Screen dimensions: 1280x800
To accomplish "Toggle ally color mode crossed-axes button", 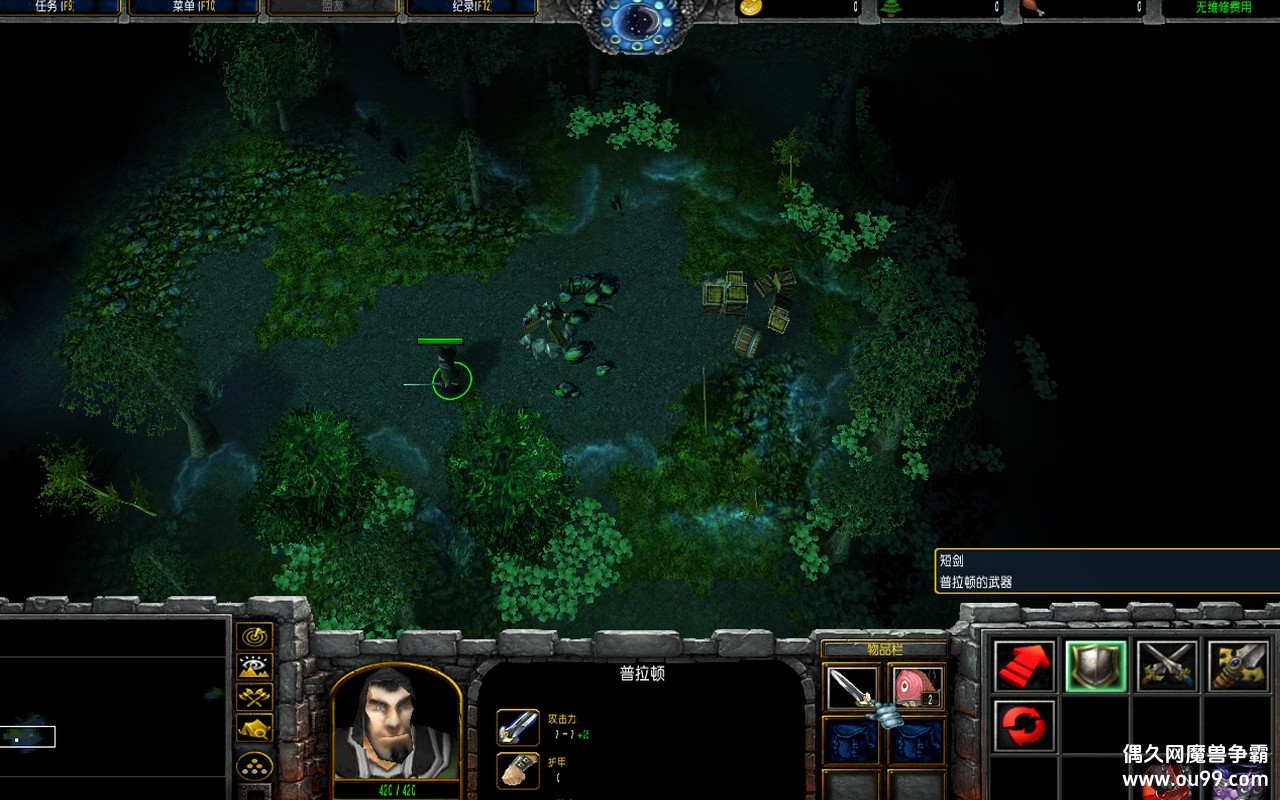I will (x=255, y=697).
